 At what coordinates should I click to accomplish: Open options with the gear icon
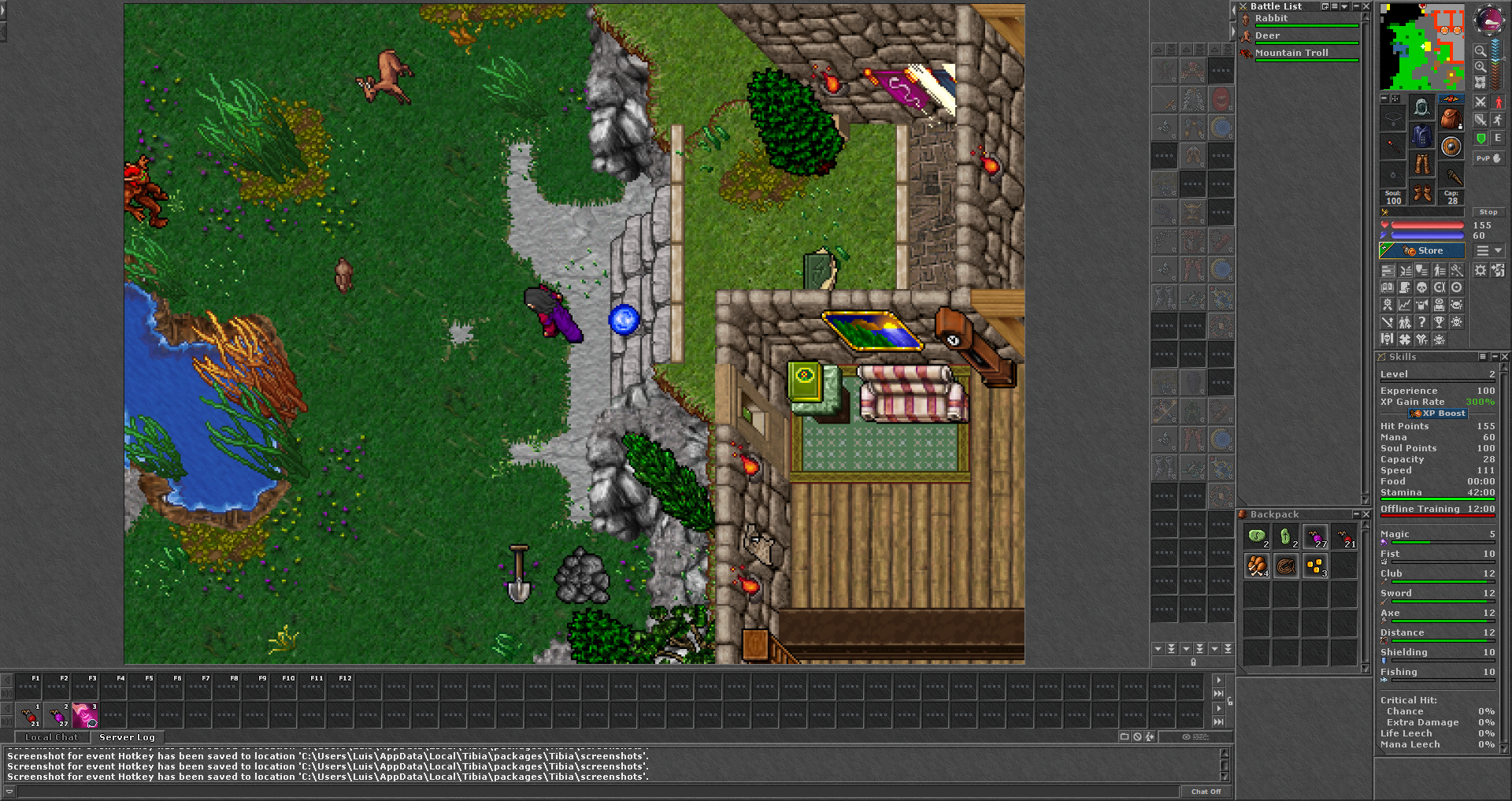pyautogui.click(x=1480, y=270)
